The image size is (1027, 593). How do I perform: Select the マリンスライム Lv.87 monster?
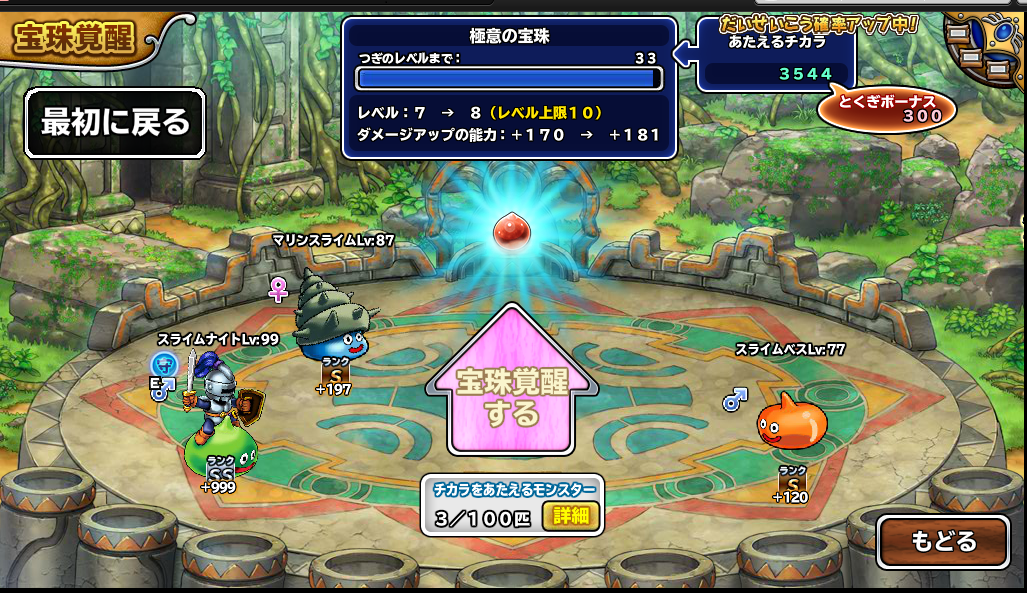330,320
